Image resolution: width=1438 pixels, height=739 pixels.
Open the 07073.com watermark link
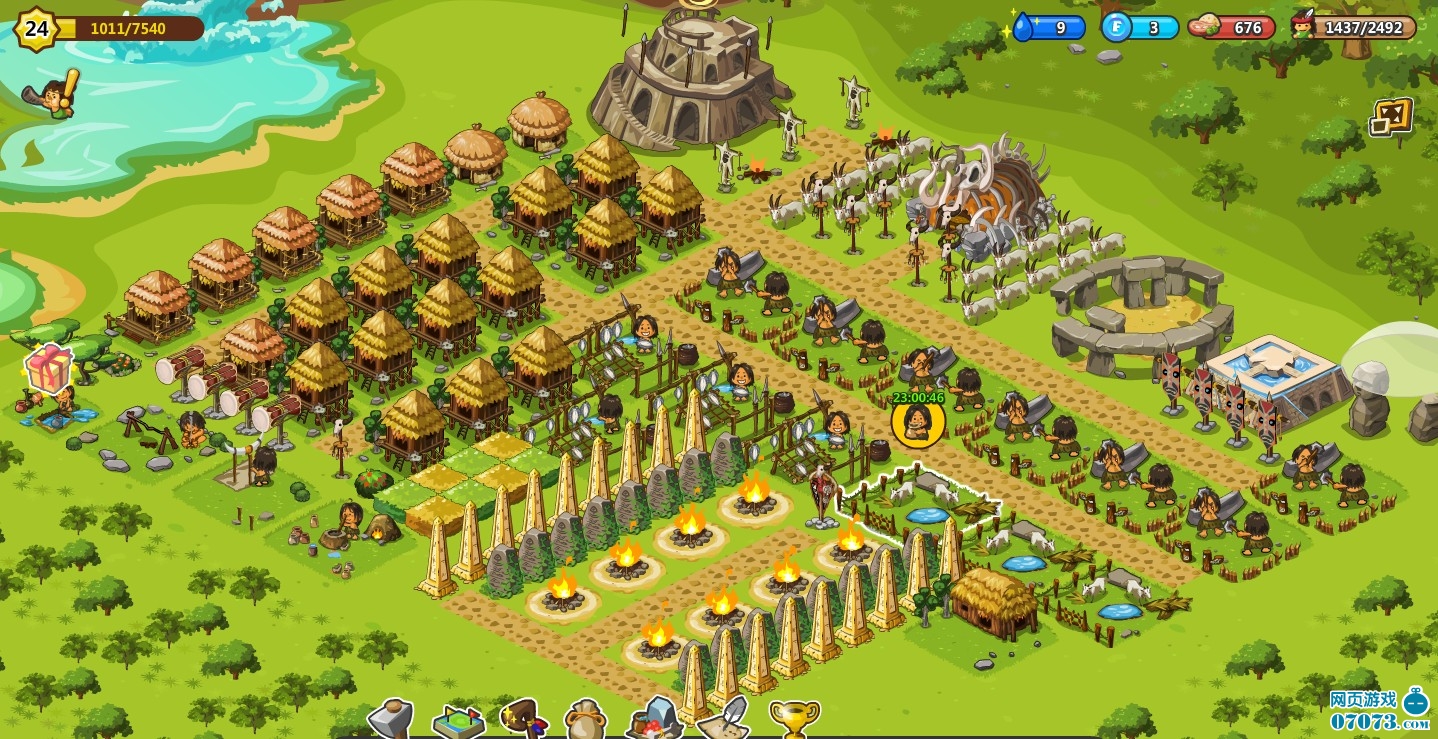click(x=1380, y=710)
